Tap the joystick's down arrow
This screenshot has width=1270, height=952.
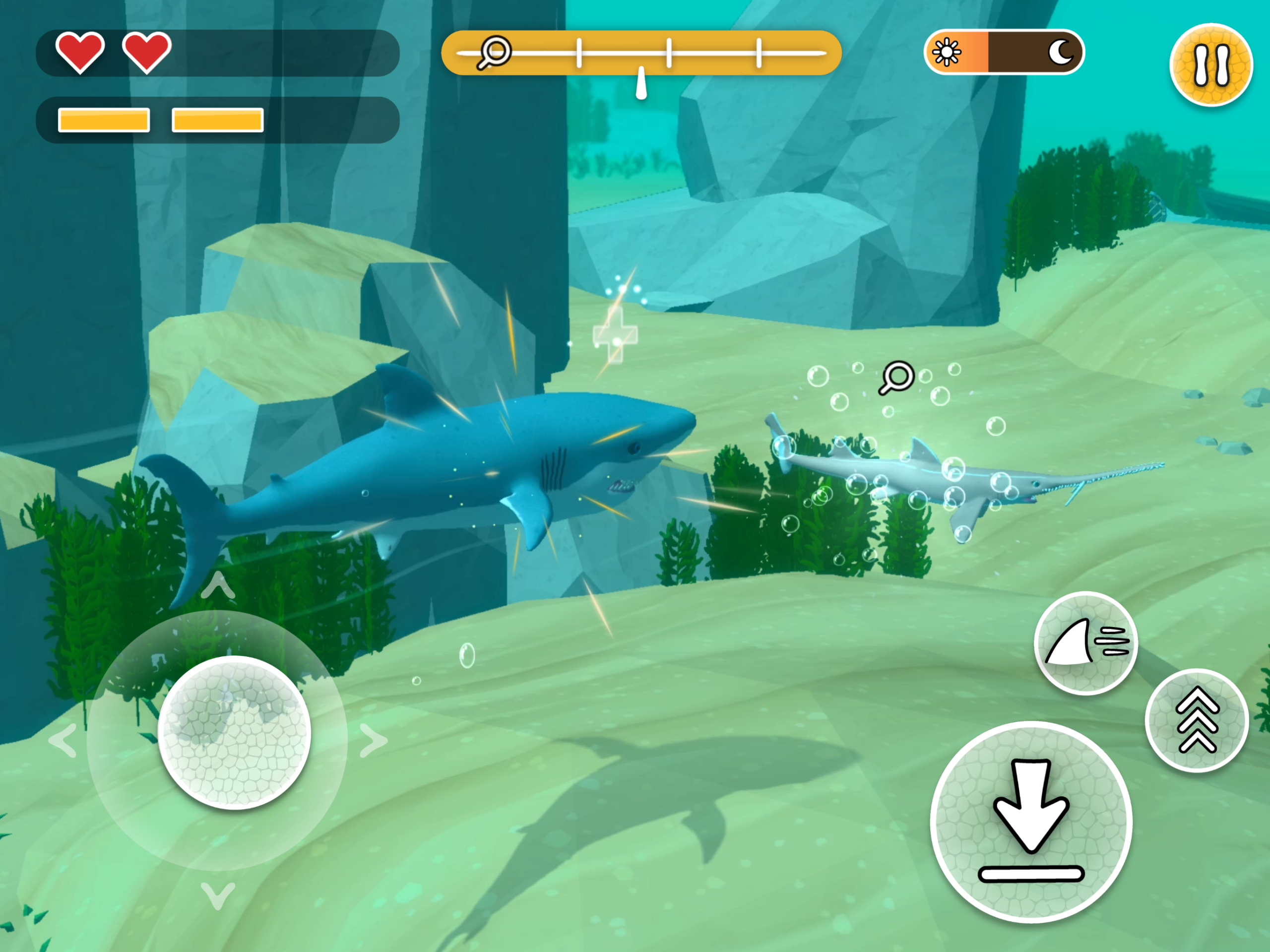(218, 895)
